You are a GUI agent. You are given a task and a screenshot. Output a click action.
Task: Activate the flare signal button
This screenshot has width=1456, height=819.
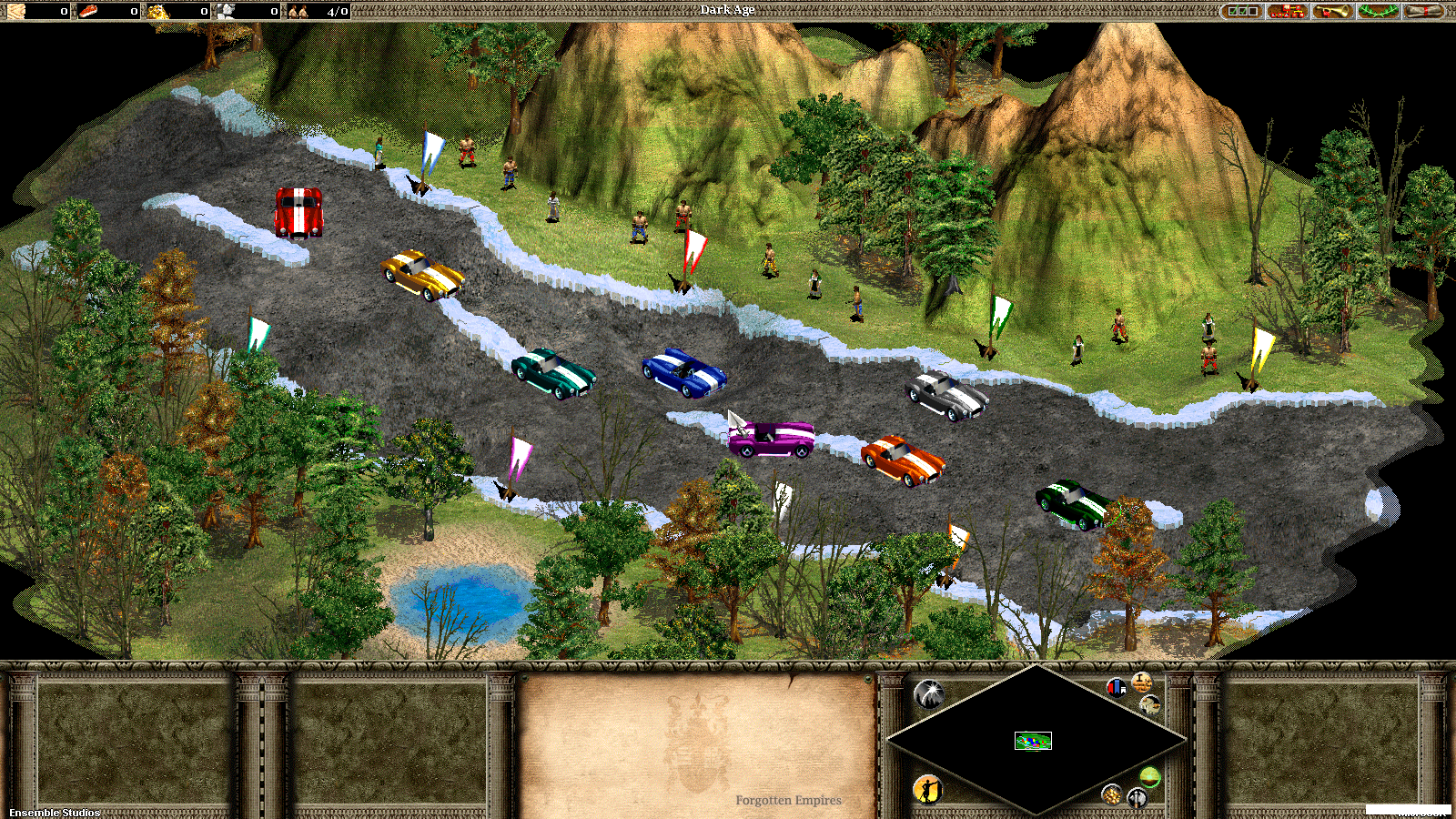click(929, 695)
